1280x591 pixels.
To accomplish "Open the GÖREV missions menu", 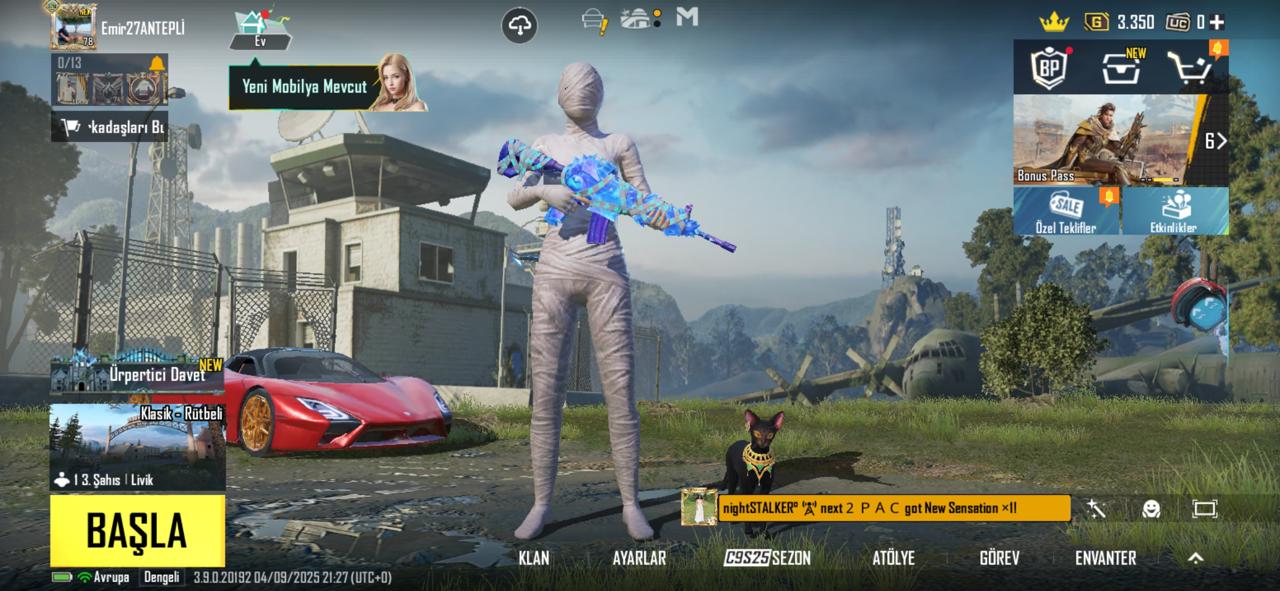I will (x=999, y=558).
